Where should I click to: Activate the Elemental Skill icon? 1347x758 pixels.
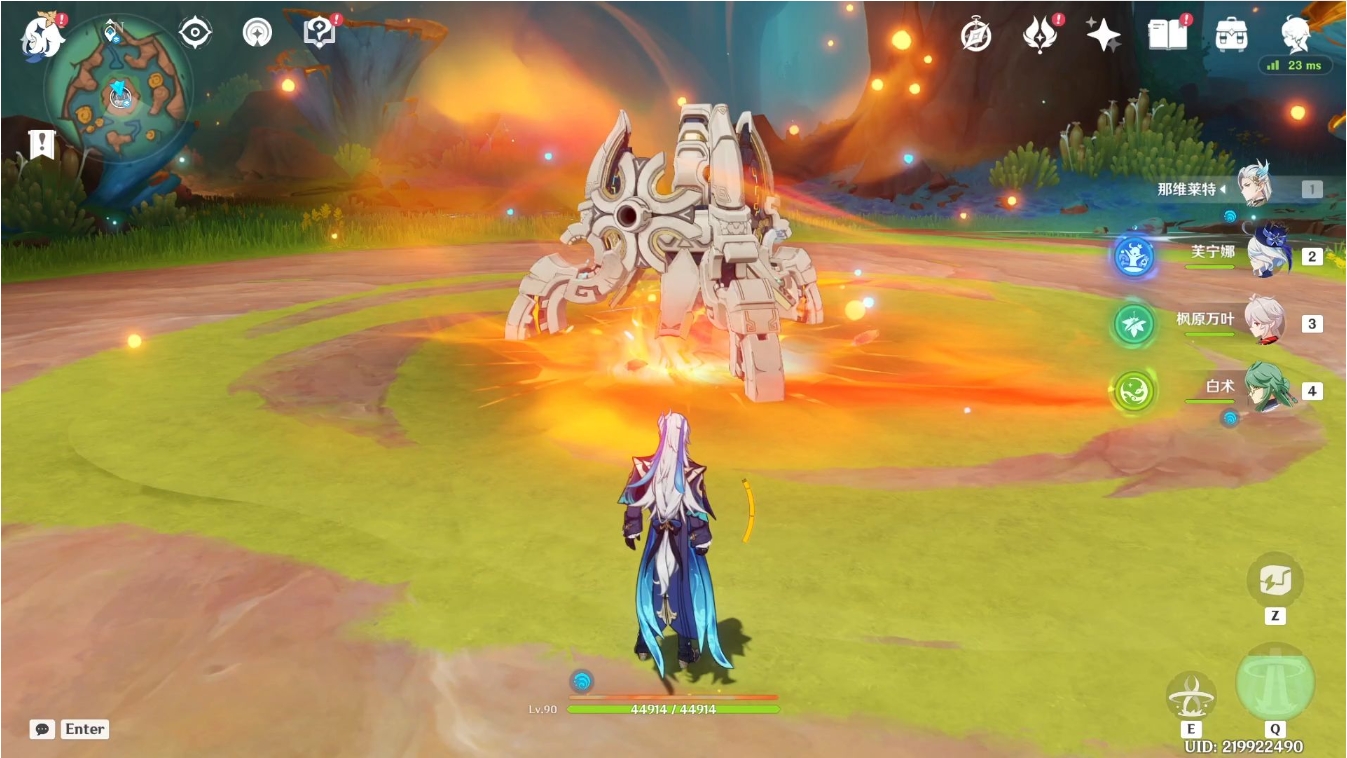point(1190,696)
